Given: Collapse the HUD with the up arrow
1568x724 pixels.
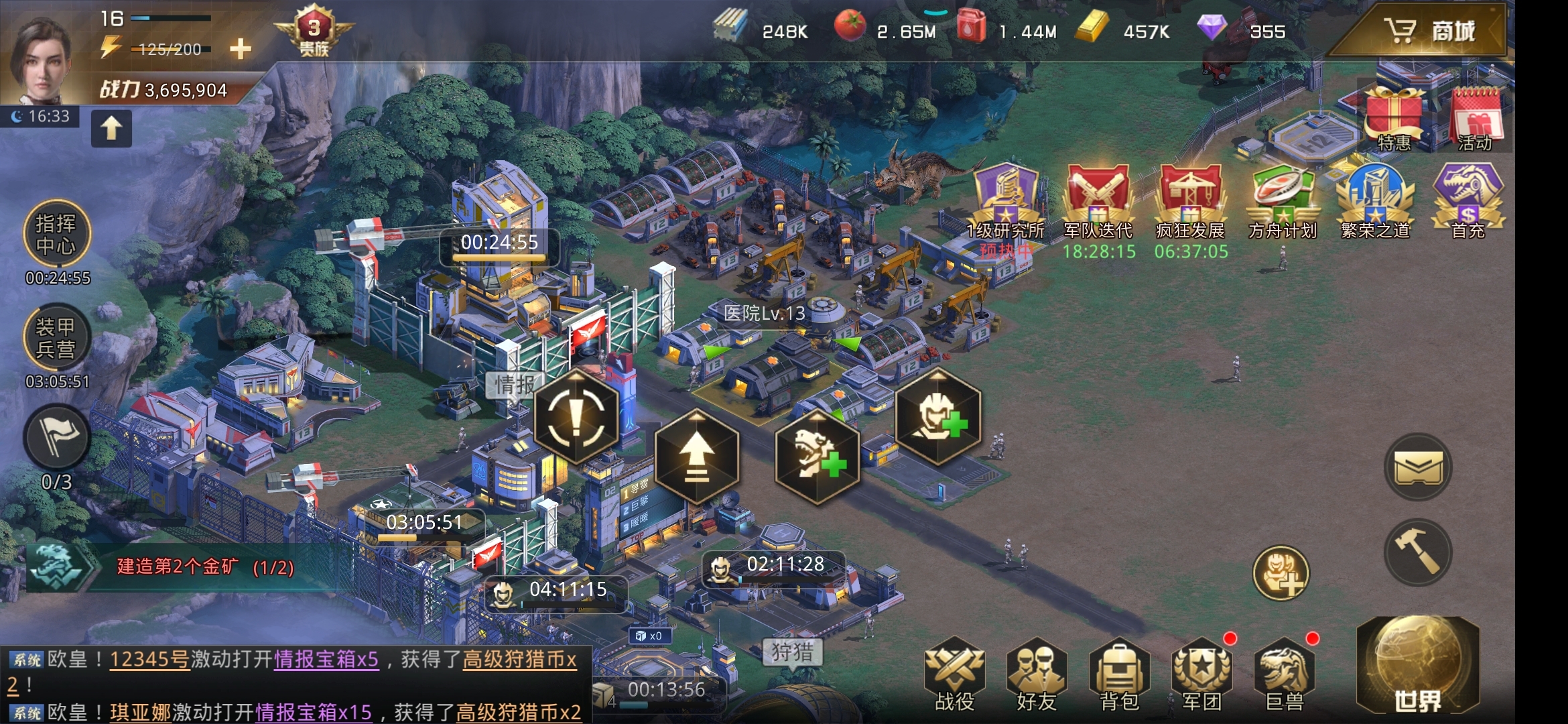Looking at the screenshot, I should (x=111, y=128).
